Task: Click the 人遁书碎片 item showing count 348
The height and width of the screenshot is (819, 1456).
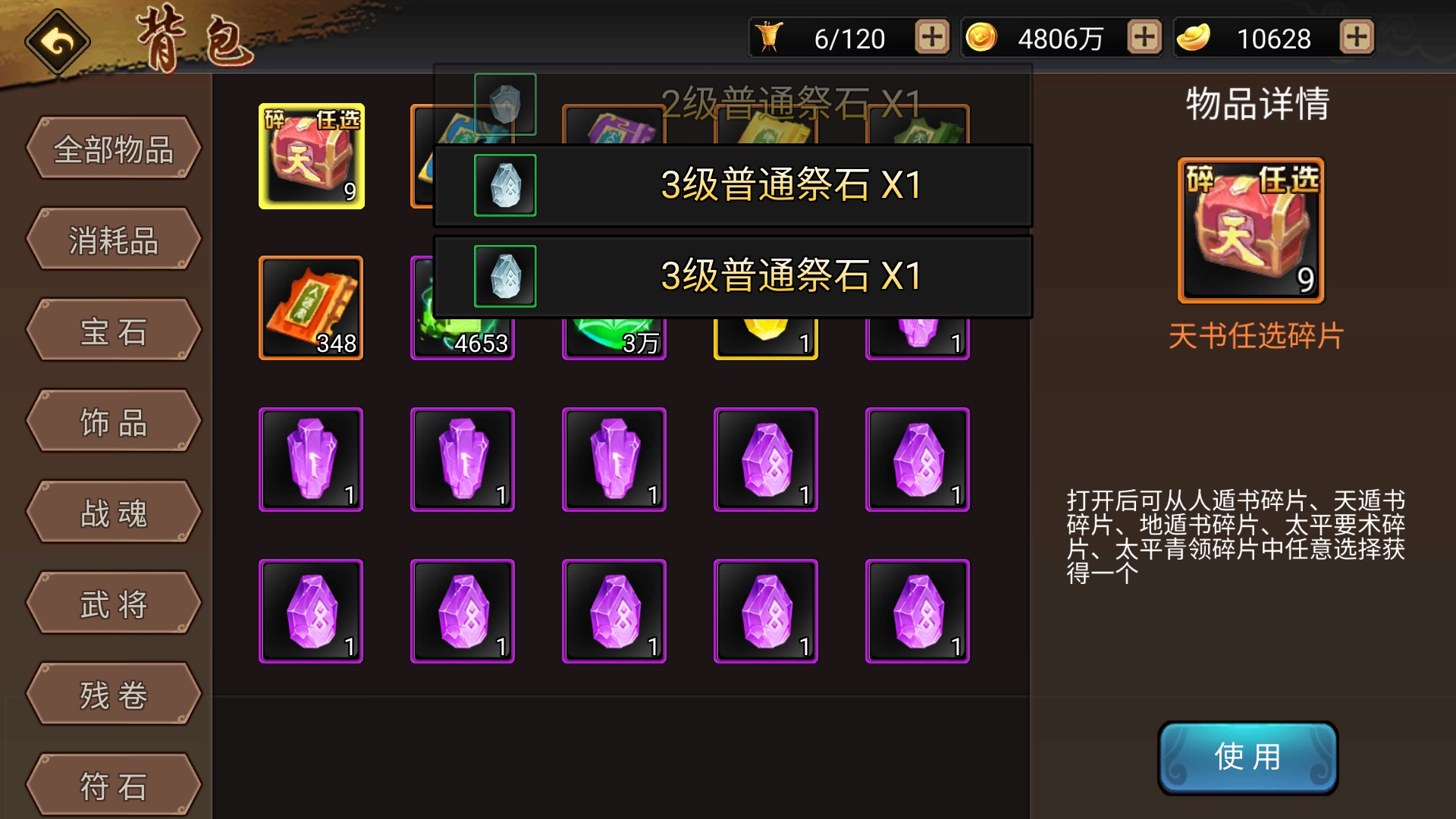Action: pos(311,307)
